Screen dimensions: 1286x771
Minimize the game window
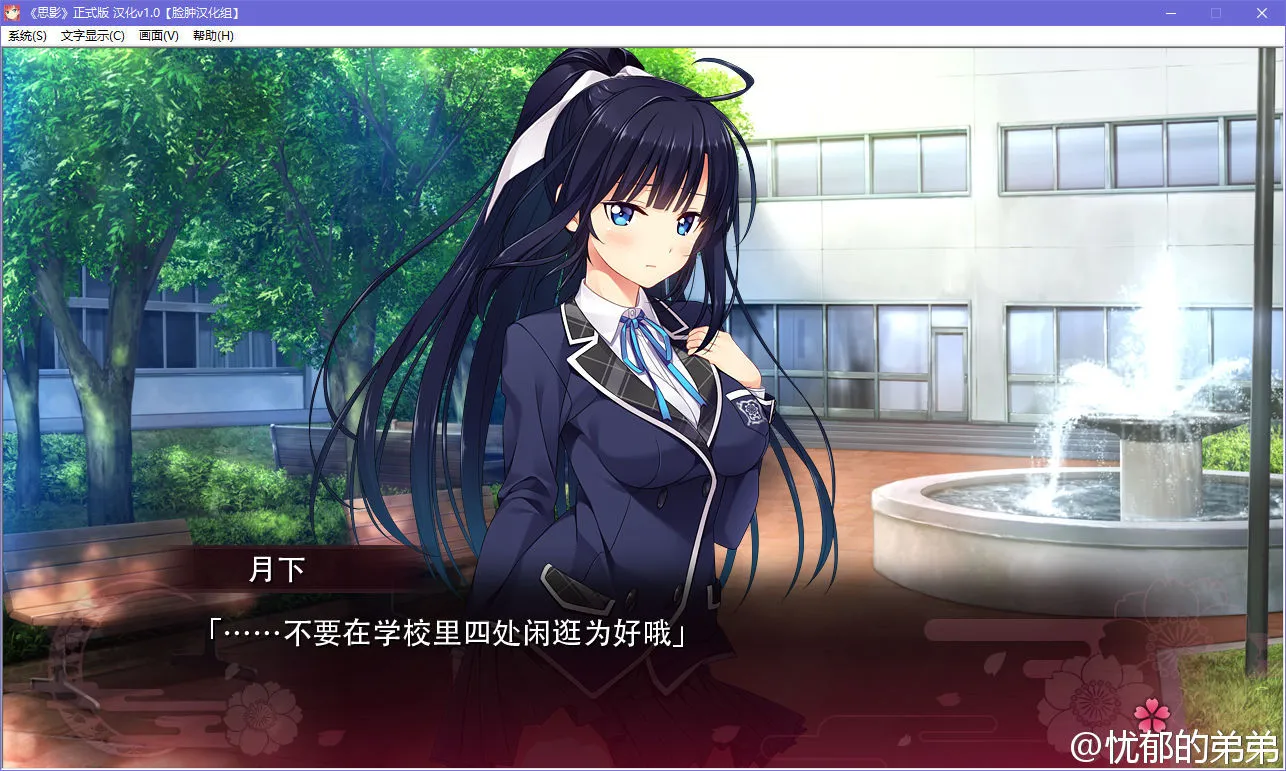click(1169, 13)
